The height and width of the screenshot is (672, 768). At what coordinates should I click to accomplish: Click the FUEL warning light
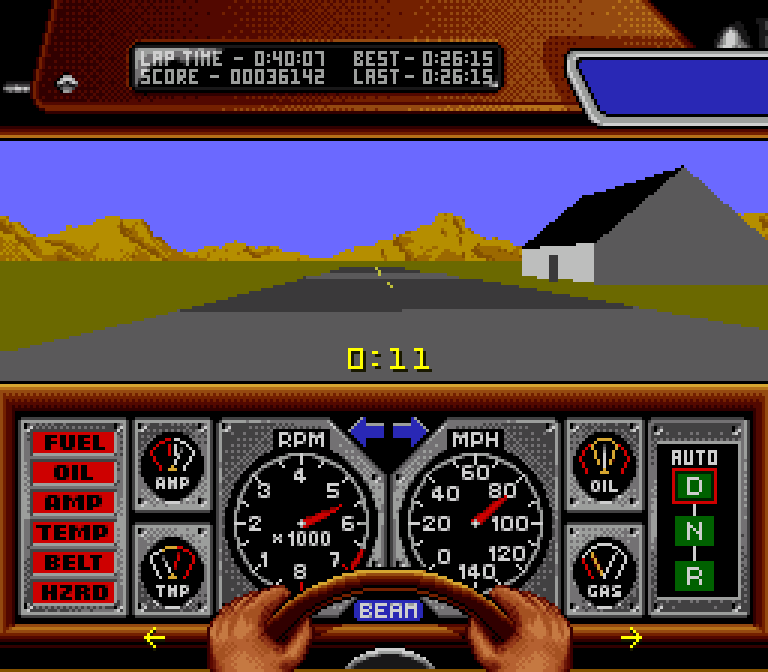click(73, 442)
